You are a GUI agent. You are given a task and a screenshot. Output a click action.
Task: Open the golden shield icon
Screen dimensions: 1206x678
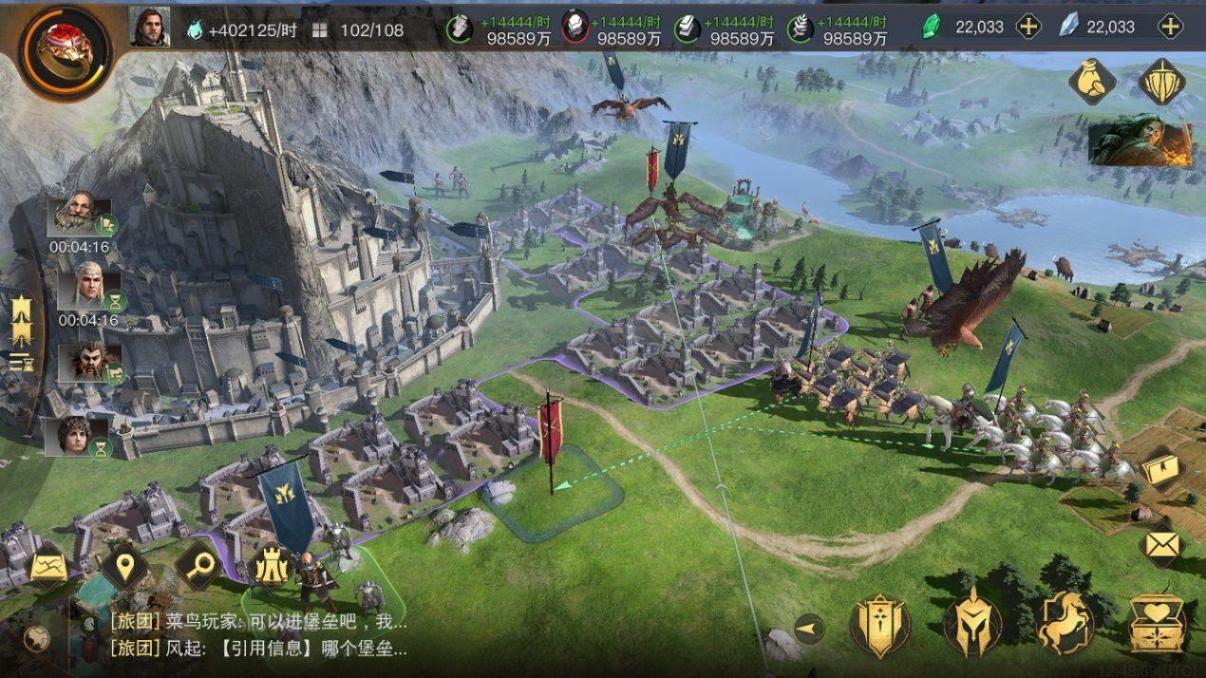(x=1161, y=82)
